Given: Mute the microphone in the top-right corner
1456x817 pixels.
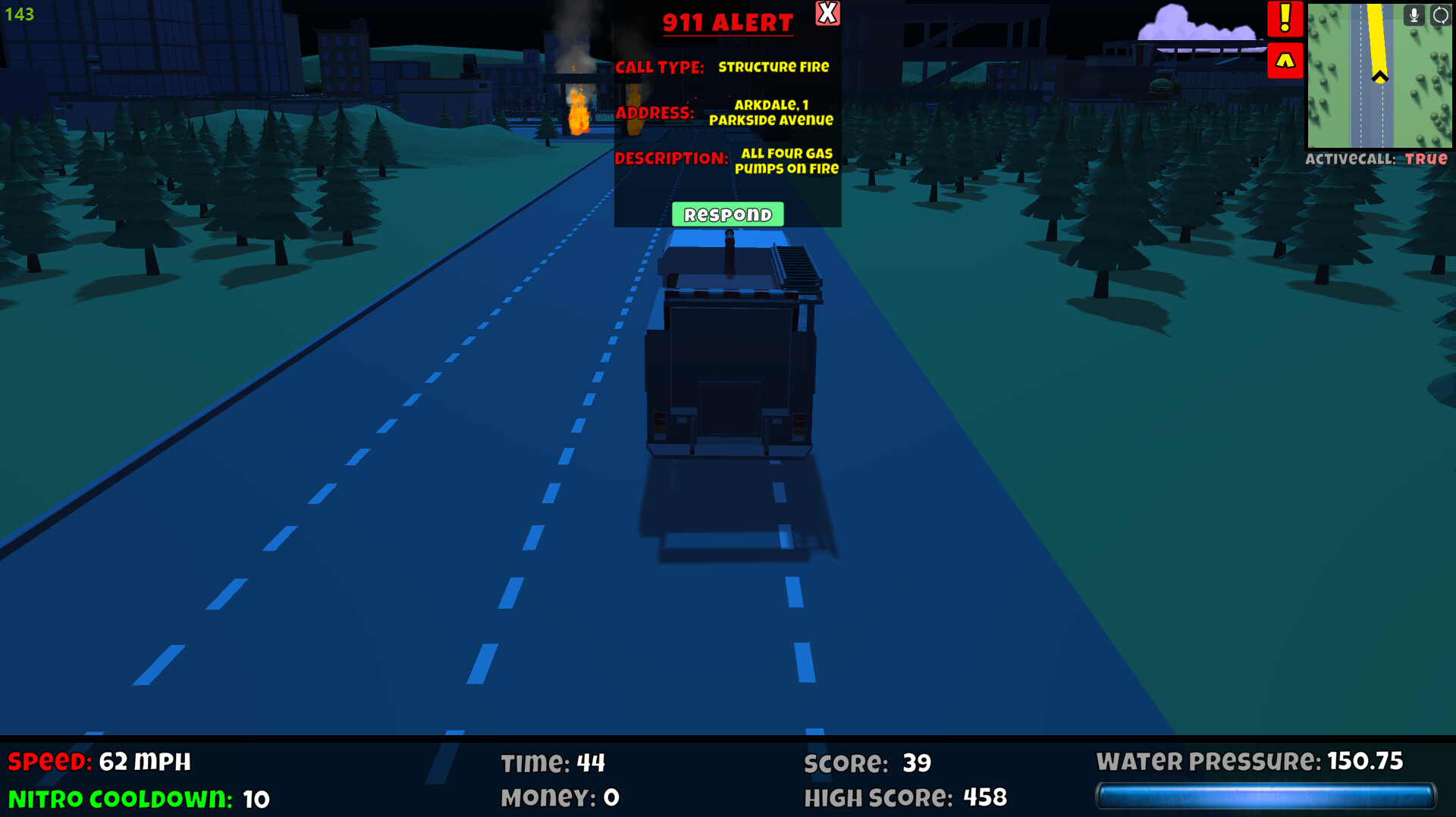Looking at the screenshot, I should [x=1414, y=15].
